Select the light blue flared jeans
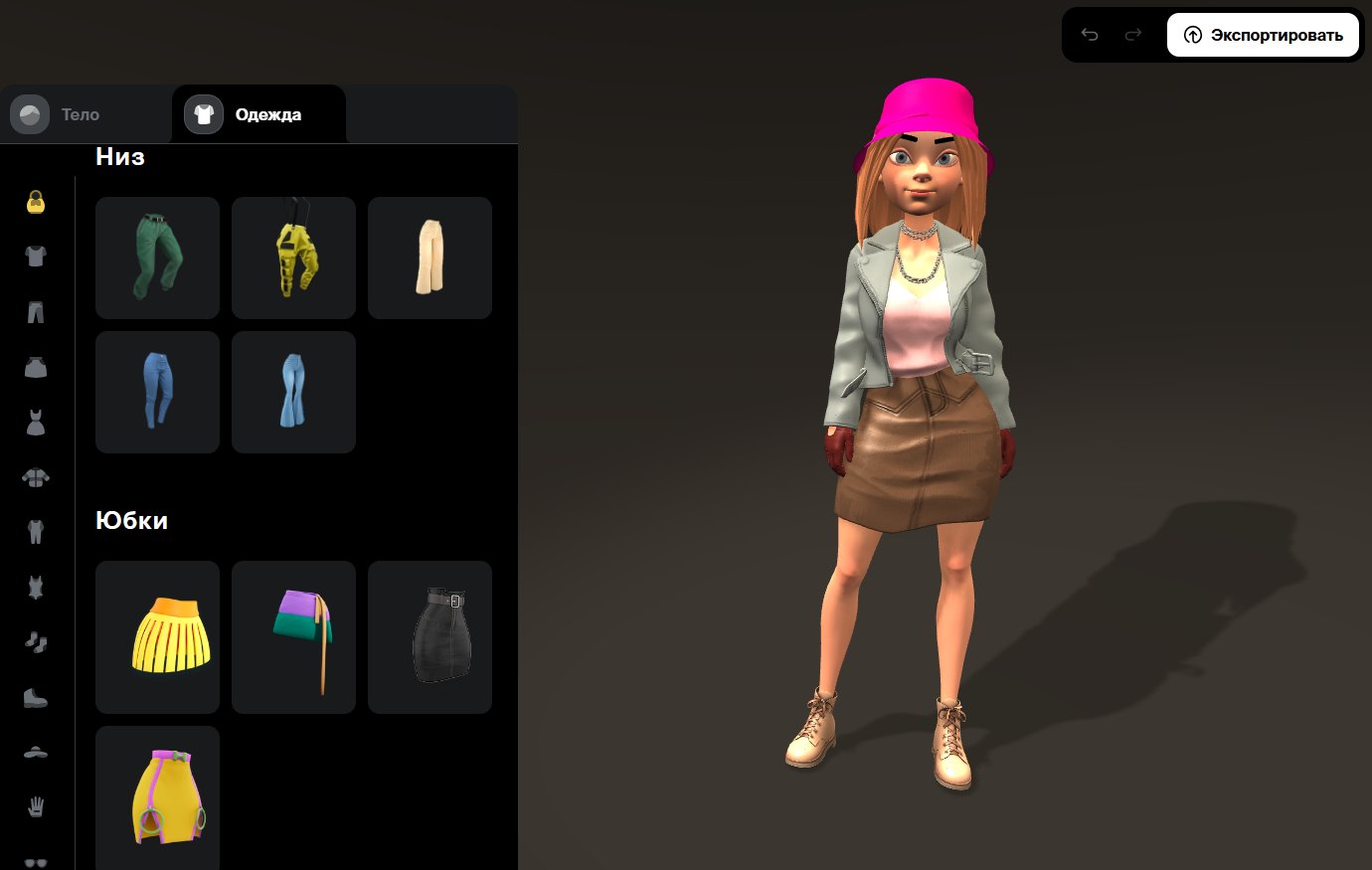The image size is (1372, 870). 293,392
